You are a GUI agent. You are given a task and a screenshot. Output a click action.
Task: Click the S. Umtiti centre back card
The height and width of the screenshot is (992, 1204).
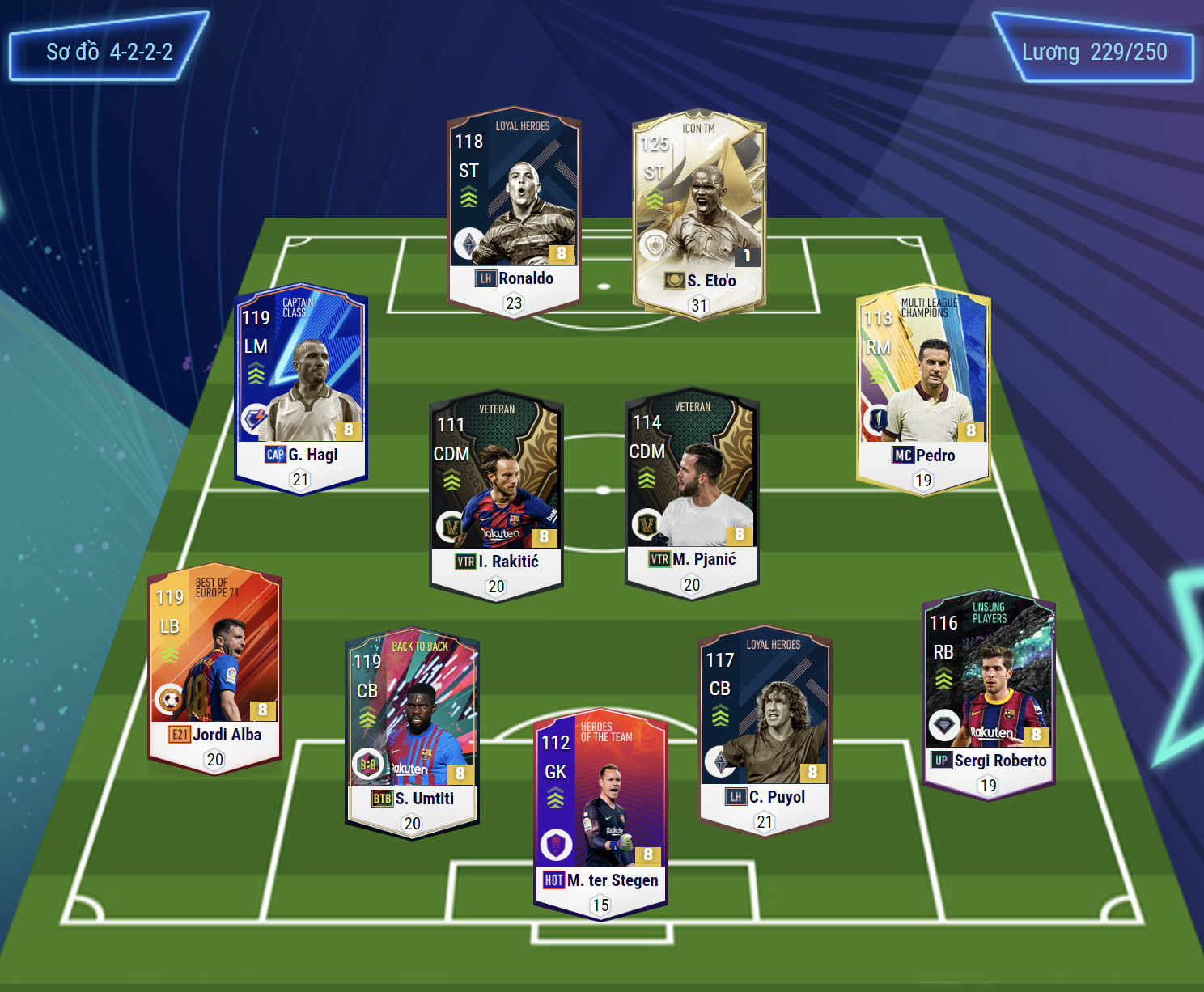(x=413, y=731)
